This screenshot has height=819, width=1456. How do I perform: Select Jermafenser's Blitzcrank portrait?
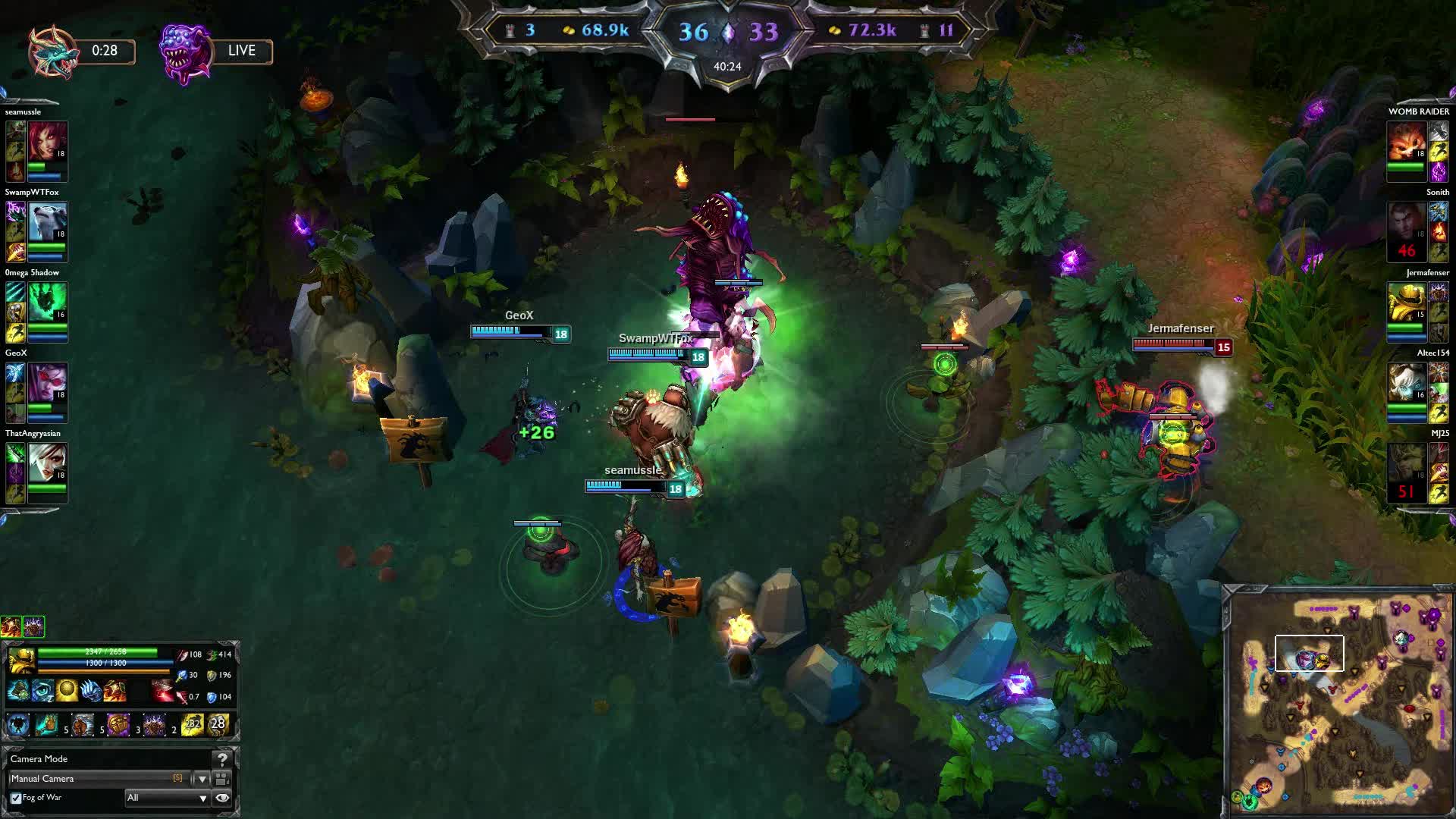tap(1407, 303)
